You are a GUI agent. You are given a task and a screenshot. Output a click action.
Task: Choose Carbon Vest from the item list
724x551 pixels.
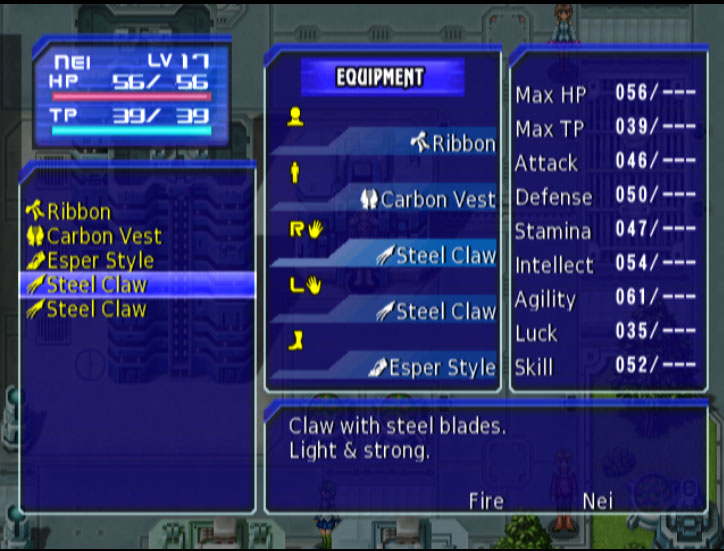(94, 237)
